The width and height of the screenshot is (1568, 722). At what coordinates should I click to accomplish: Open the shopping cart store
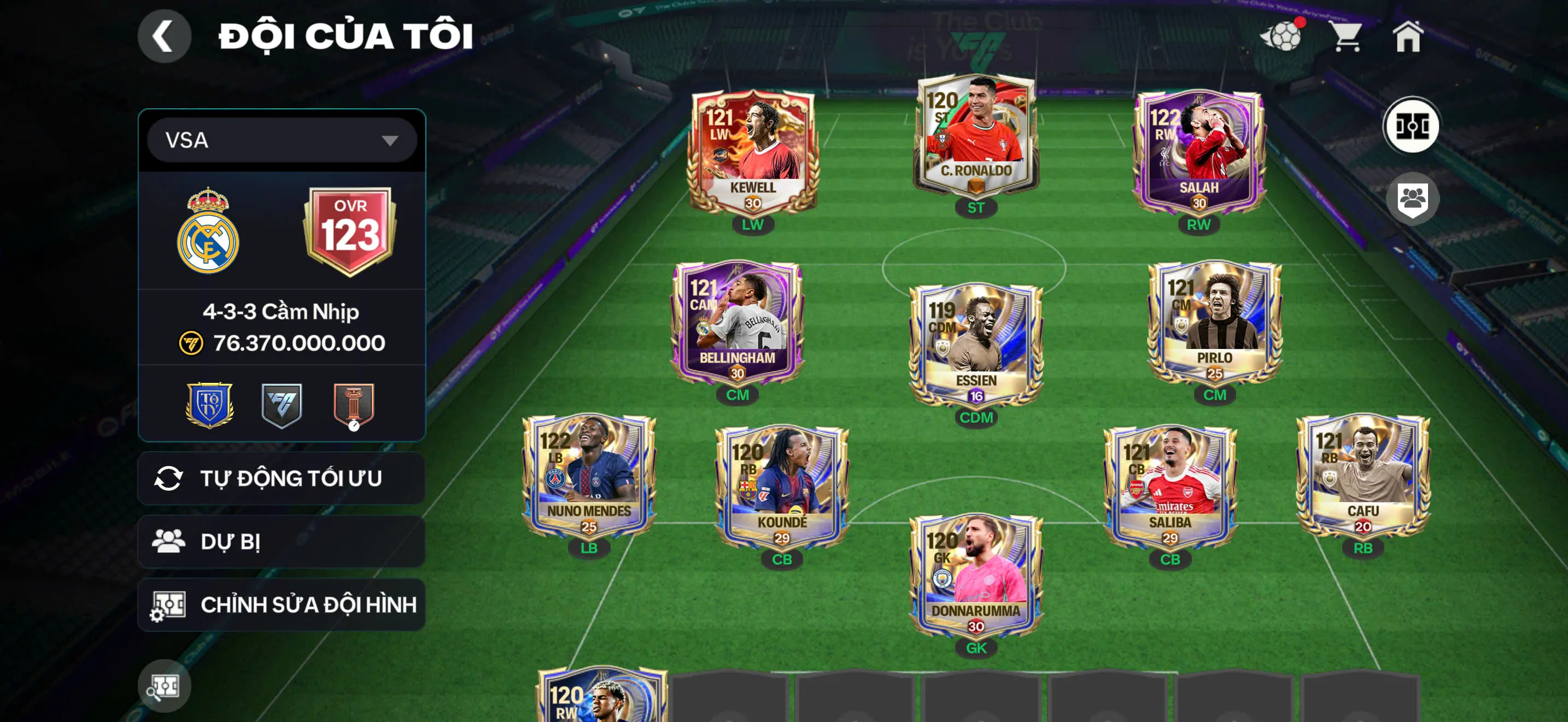(1347, 37)
